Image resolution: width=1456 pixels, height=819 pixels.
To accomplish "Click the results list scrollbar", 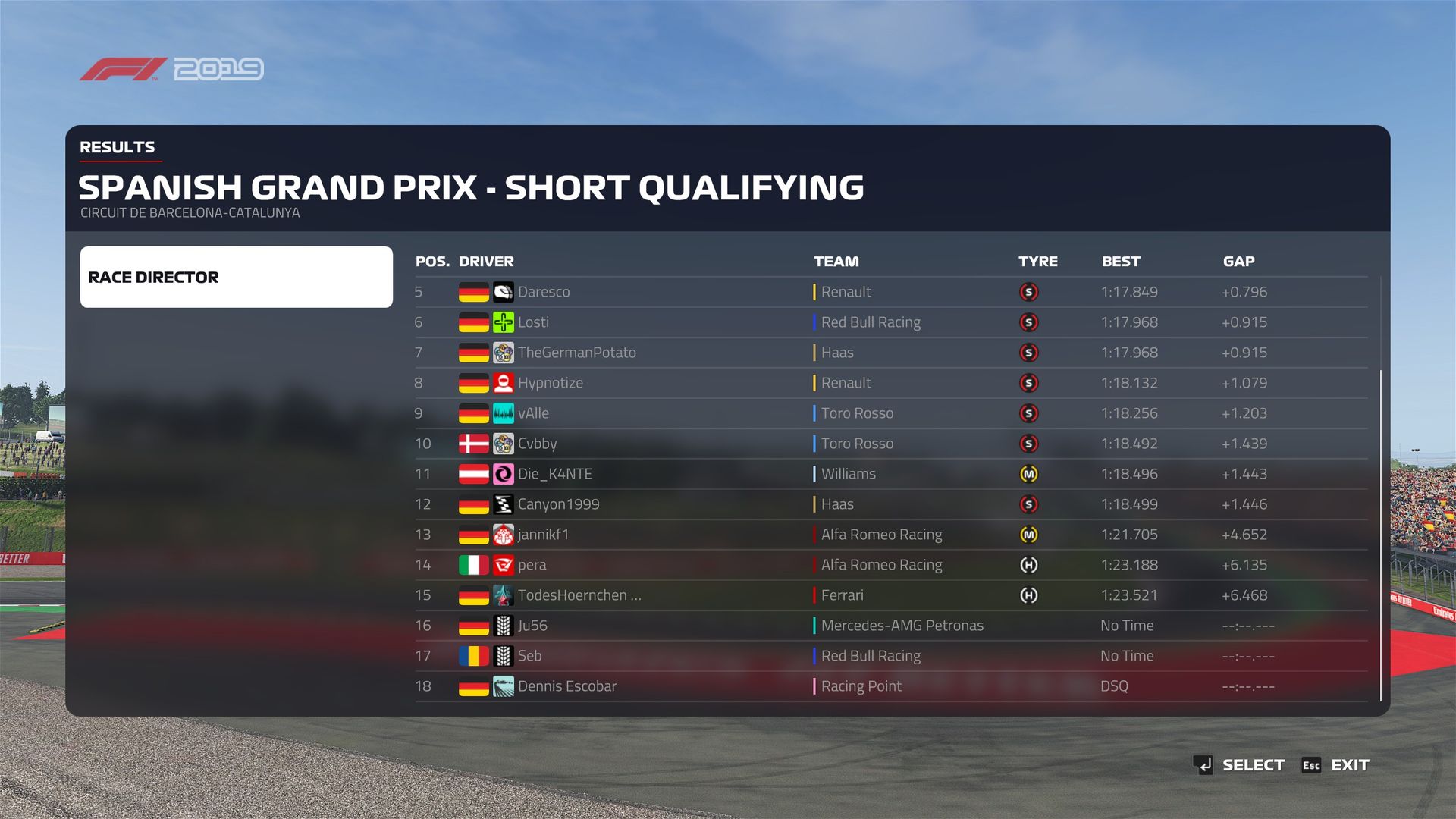I will click(1381, 531).
